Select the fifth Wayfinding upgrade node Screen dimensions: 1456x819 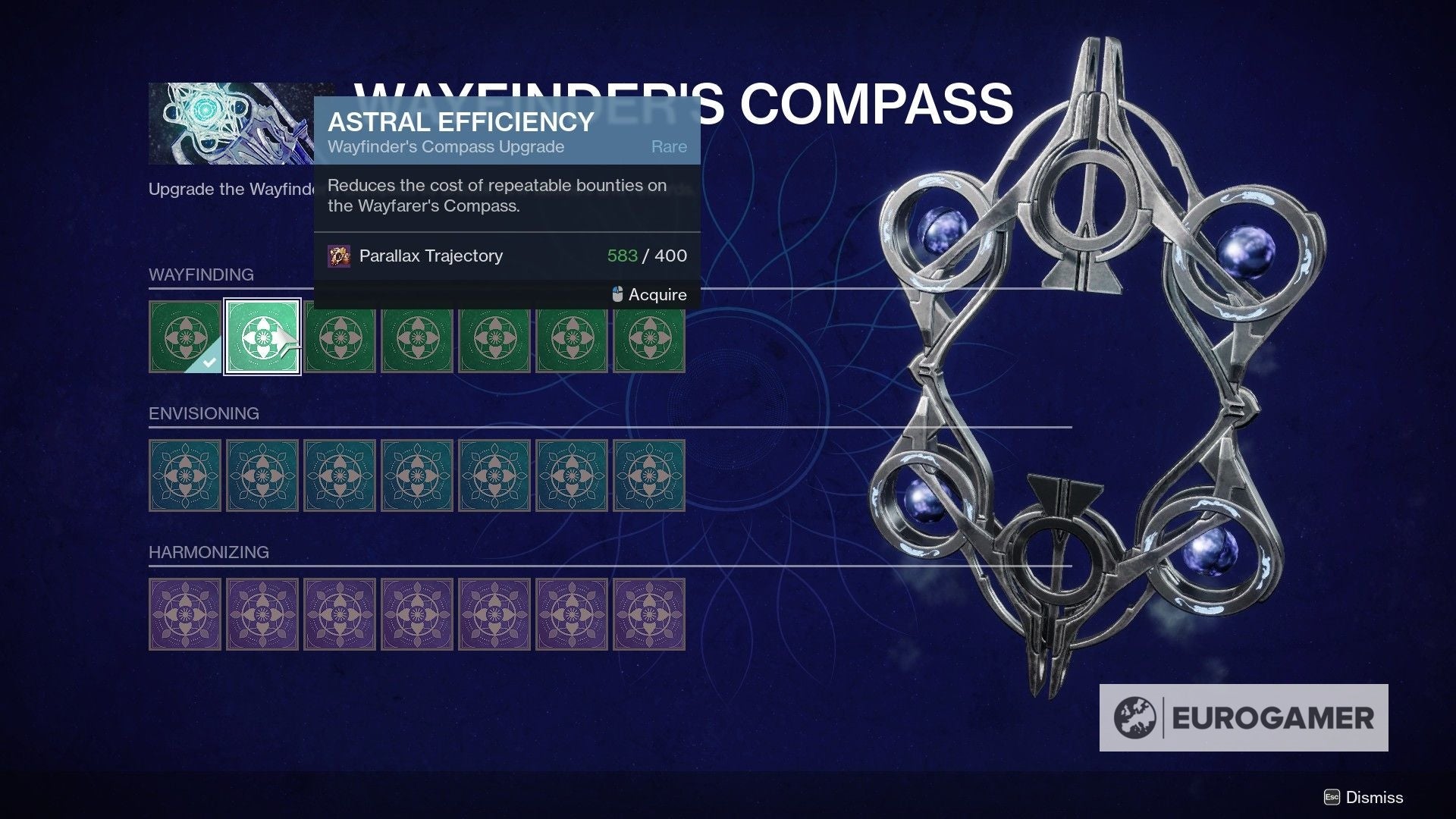[494, 336]
